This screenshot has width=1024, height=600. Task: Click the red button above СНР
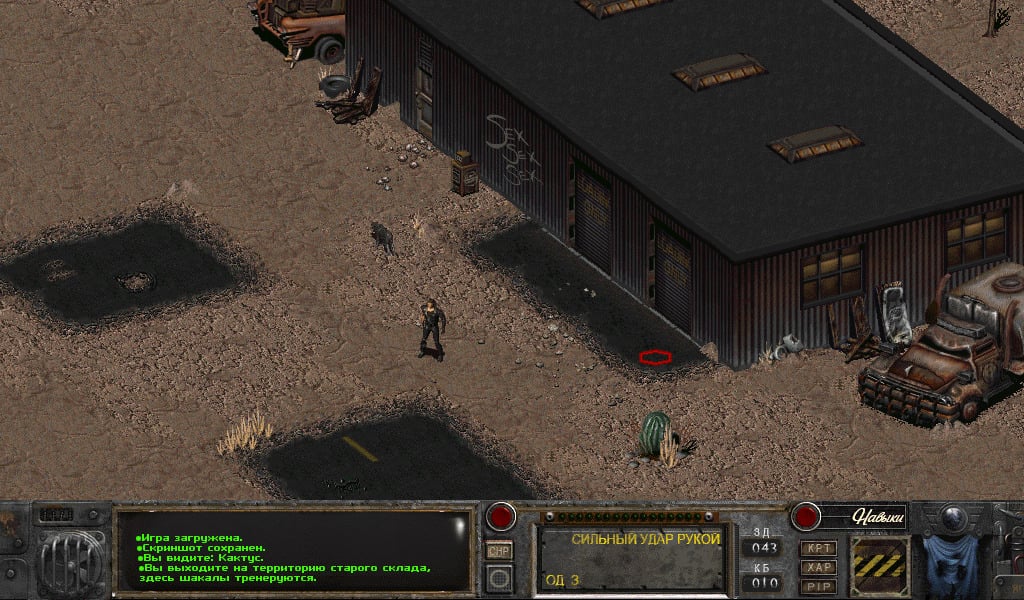pyautogui.click(x=499, y=518)
